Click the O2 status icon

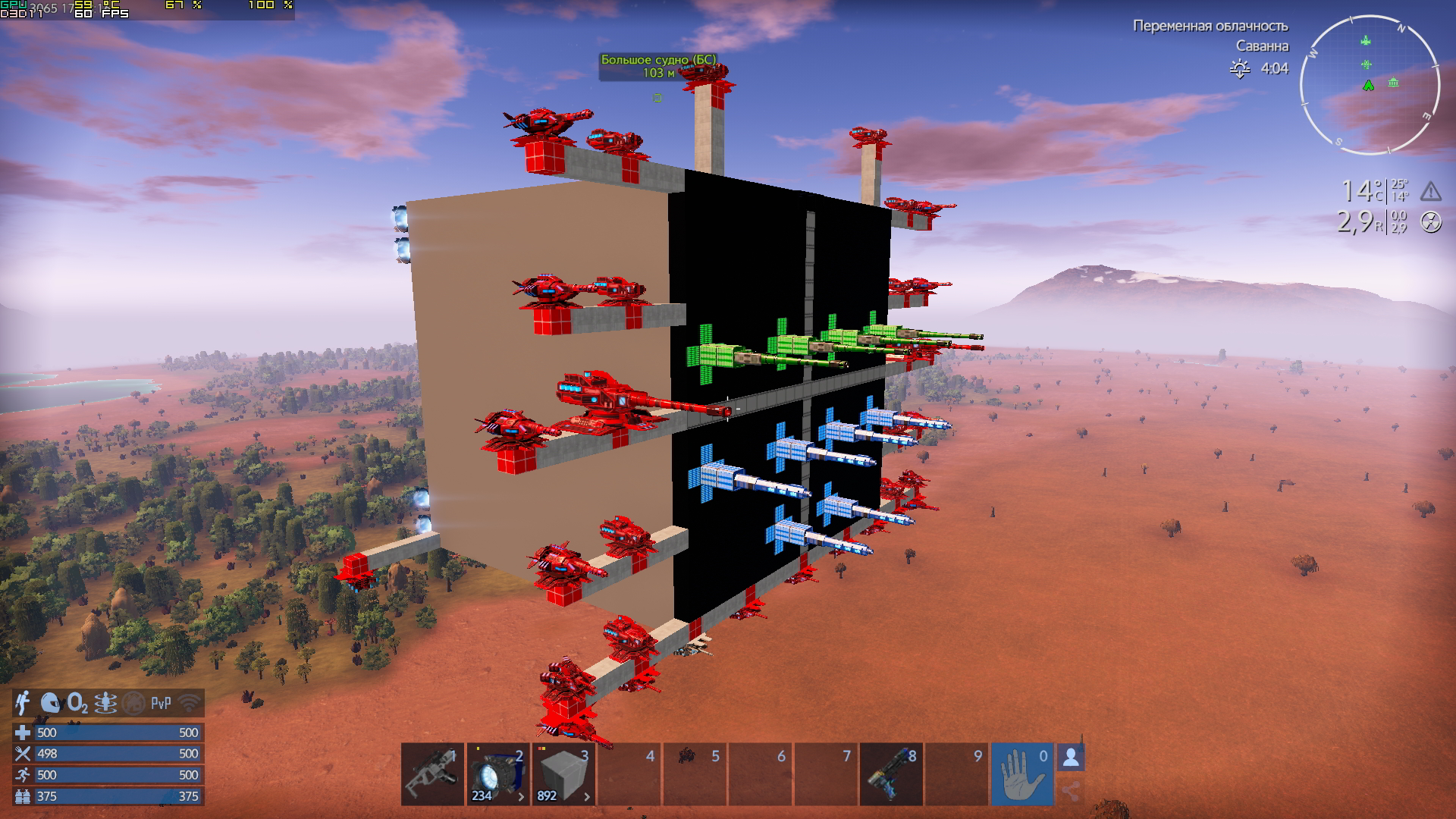(77, 704)
